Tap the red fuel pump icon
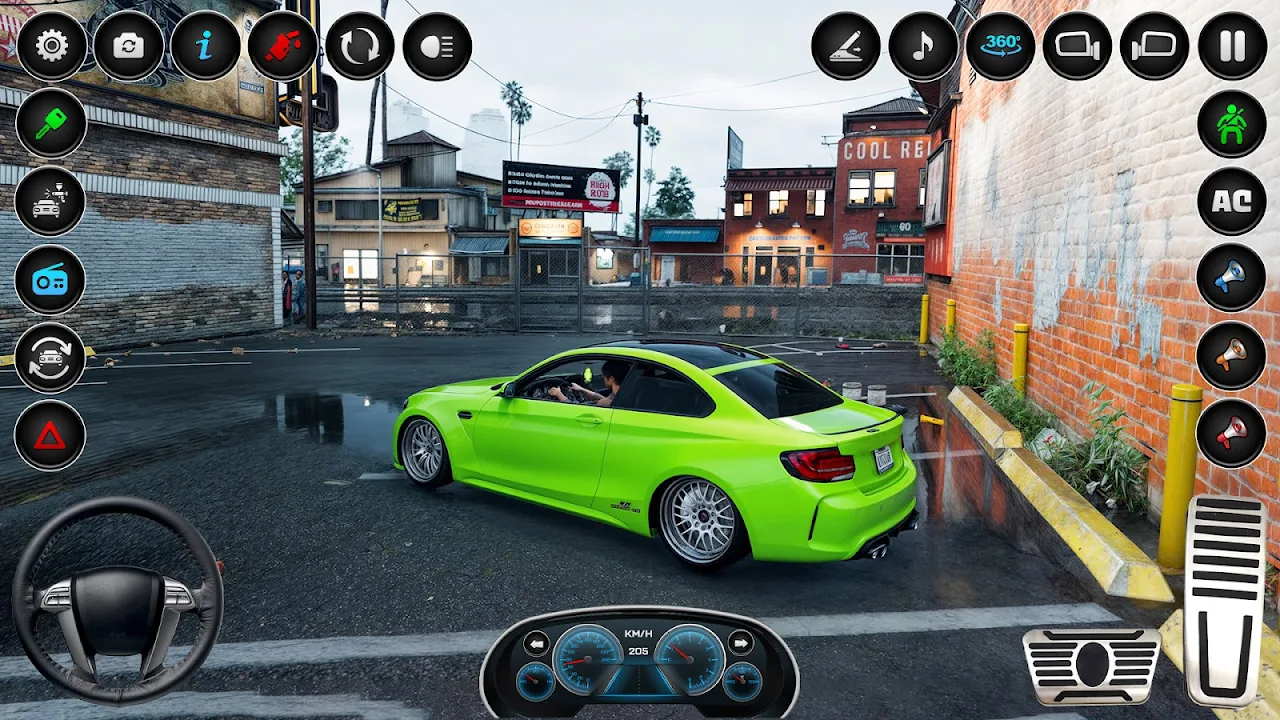 point(283,46)
